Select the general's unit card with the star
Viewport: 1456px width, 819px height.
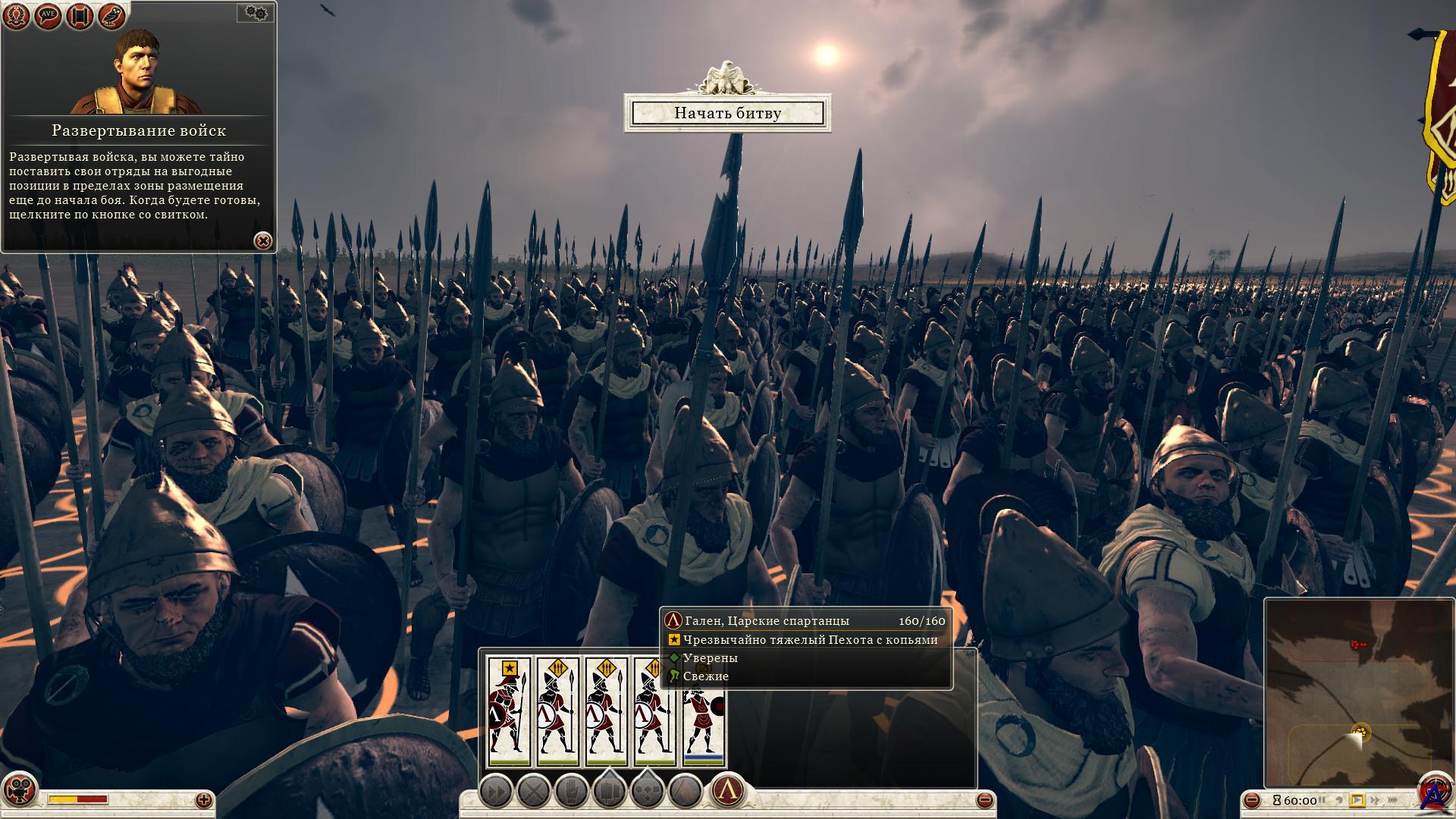509,711
